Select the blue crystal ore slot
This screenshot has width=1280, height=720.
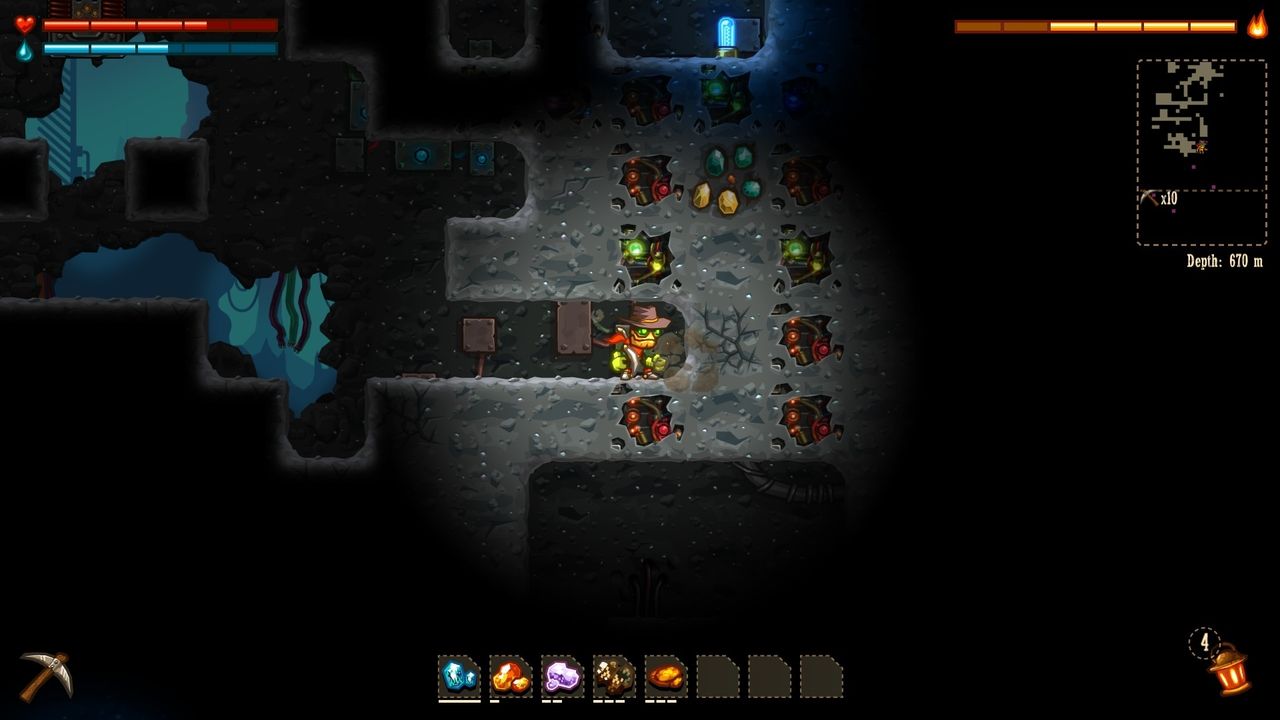(x=459, y=676)
